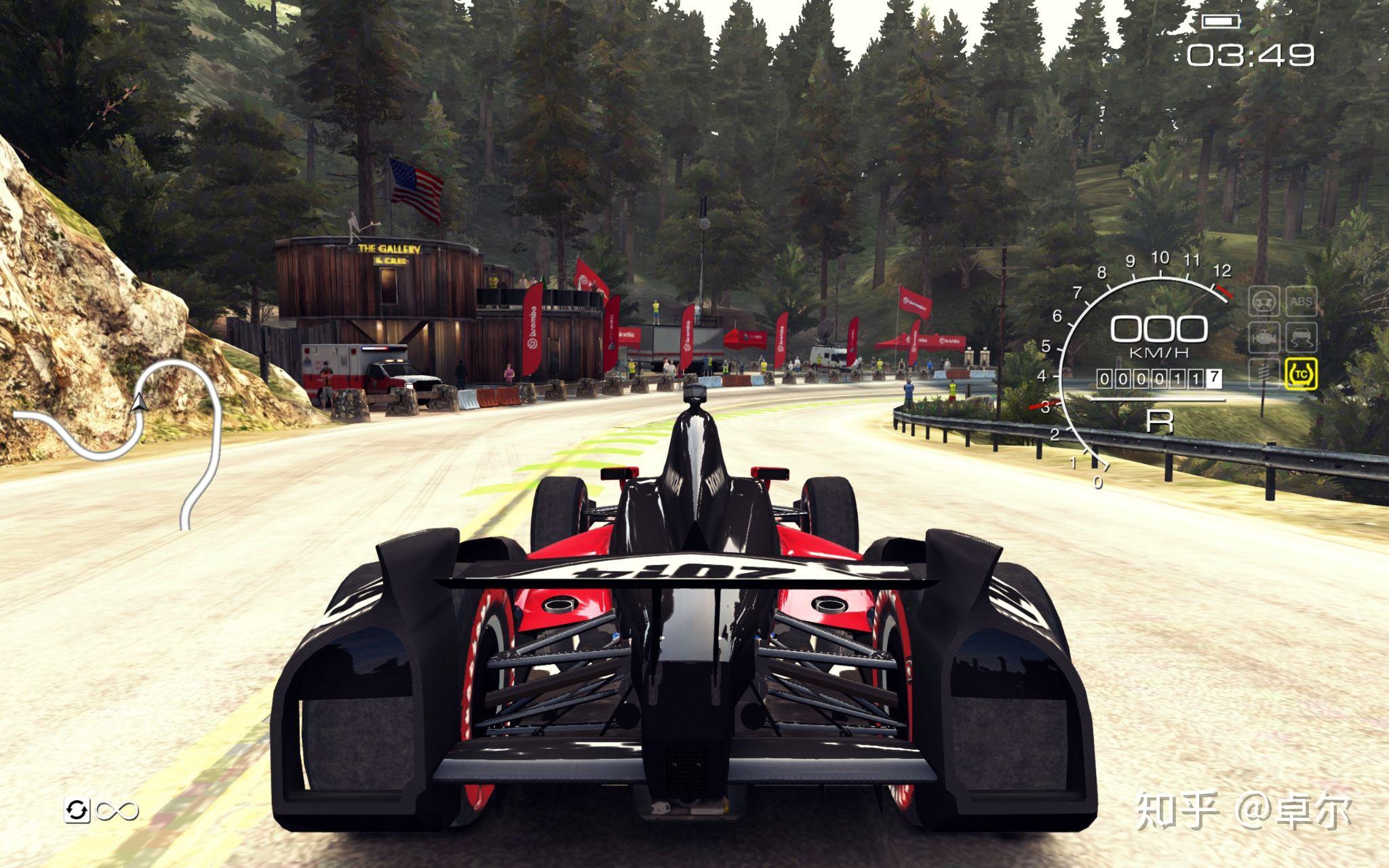
Task: Toggle the yellow TC traction control icon
Action: [x=1300, y=374]
